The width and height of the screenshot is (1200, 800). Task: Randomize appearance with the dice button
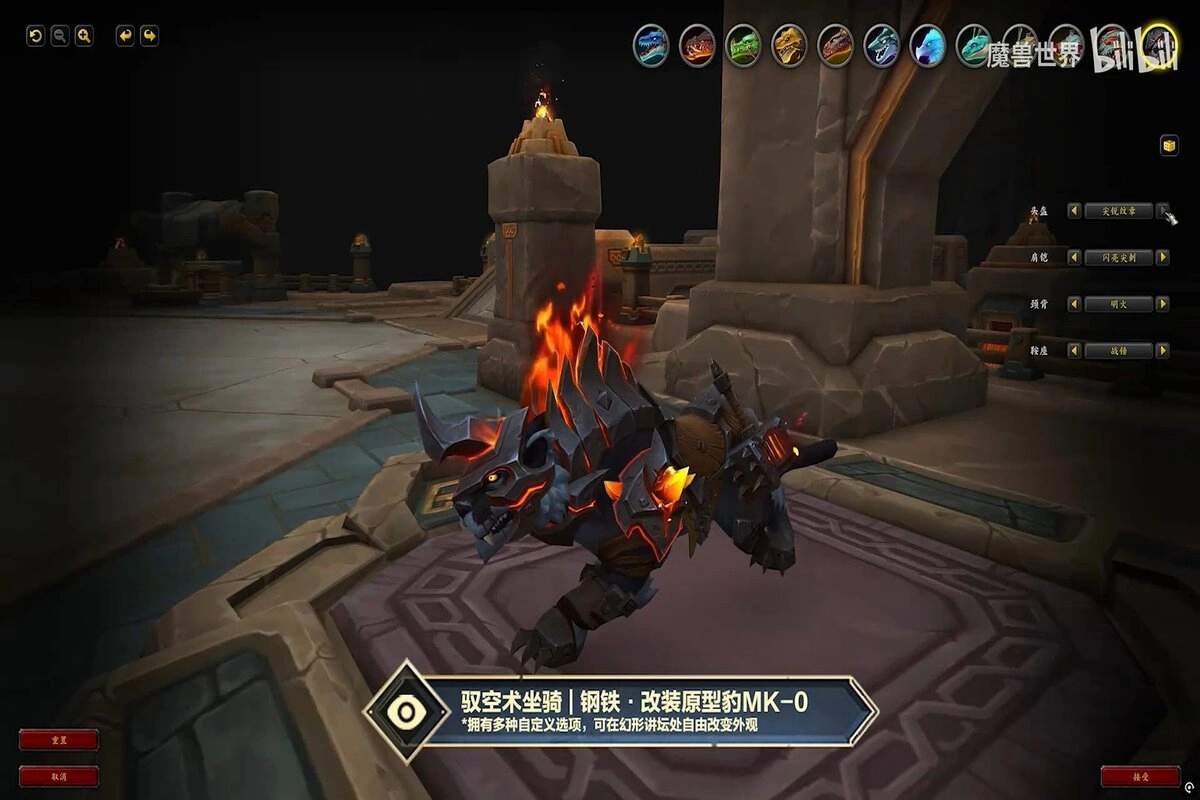(1168, 146)
